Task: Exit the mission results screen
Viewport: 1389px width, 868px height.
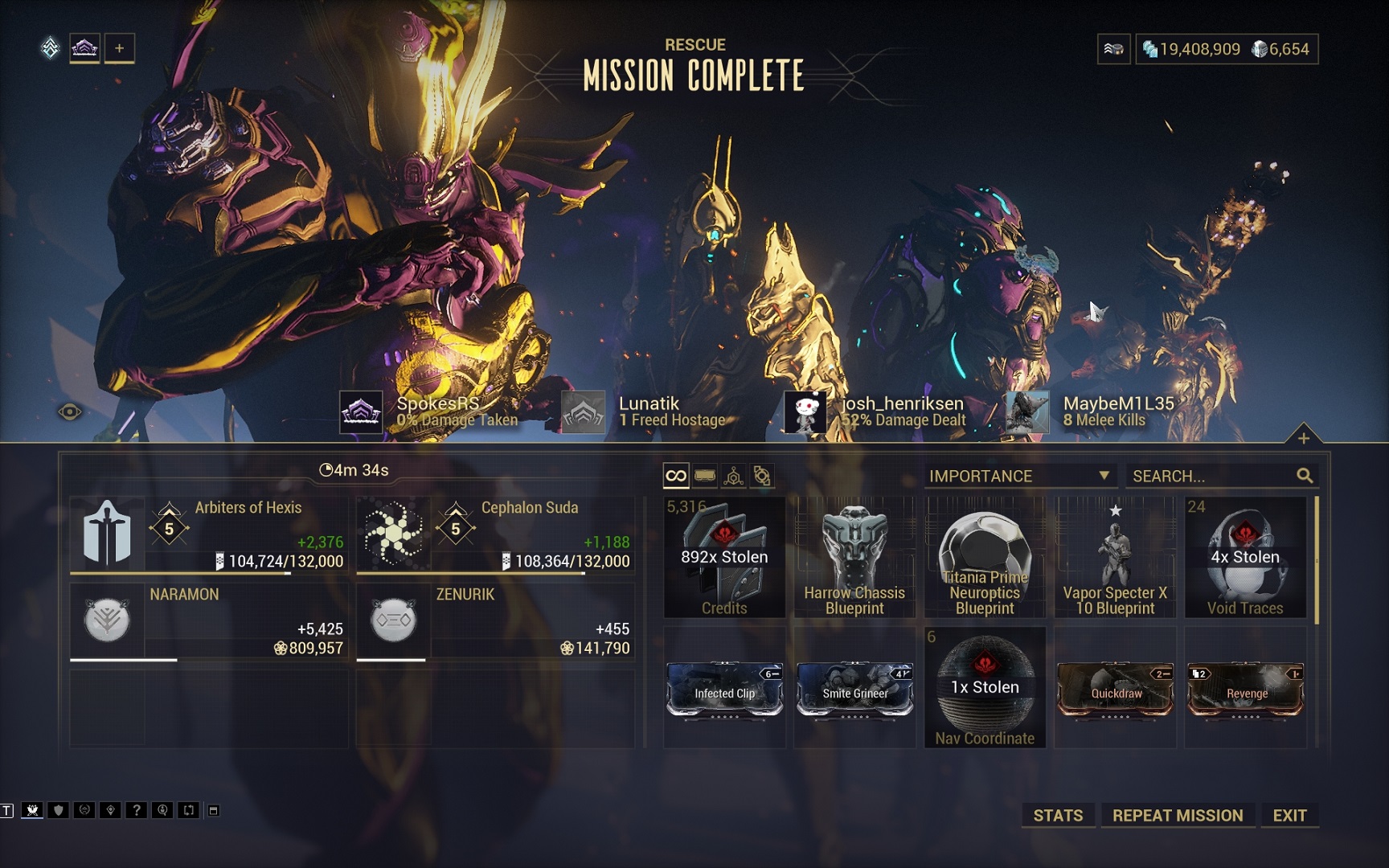Action: (1289, 815)
